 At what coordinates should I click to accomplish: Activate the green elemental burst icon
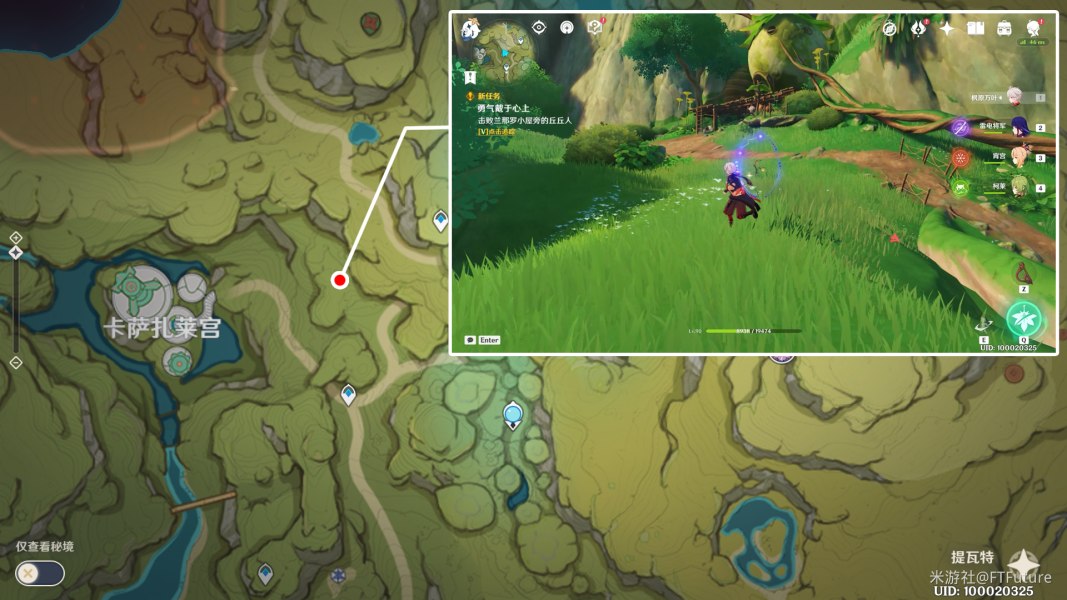(1023, 320)
